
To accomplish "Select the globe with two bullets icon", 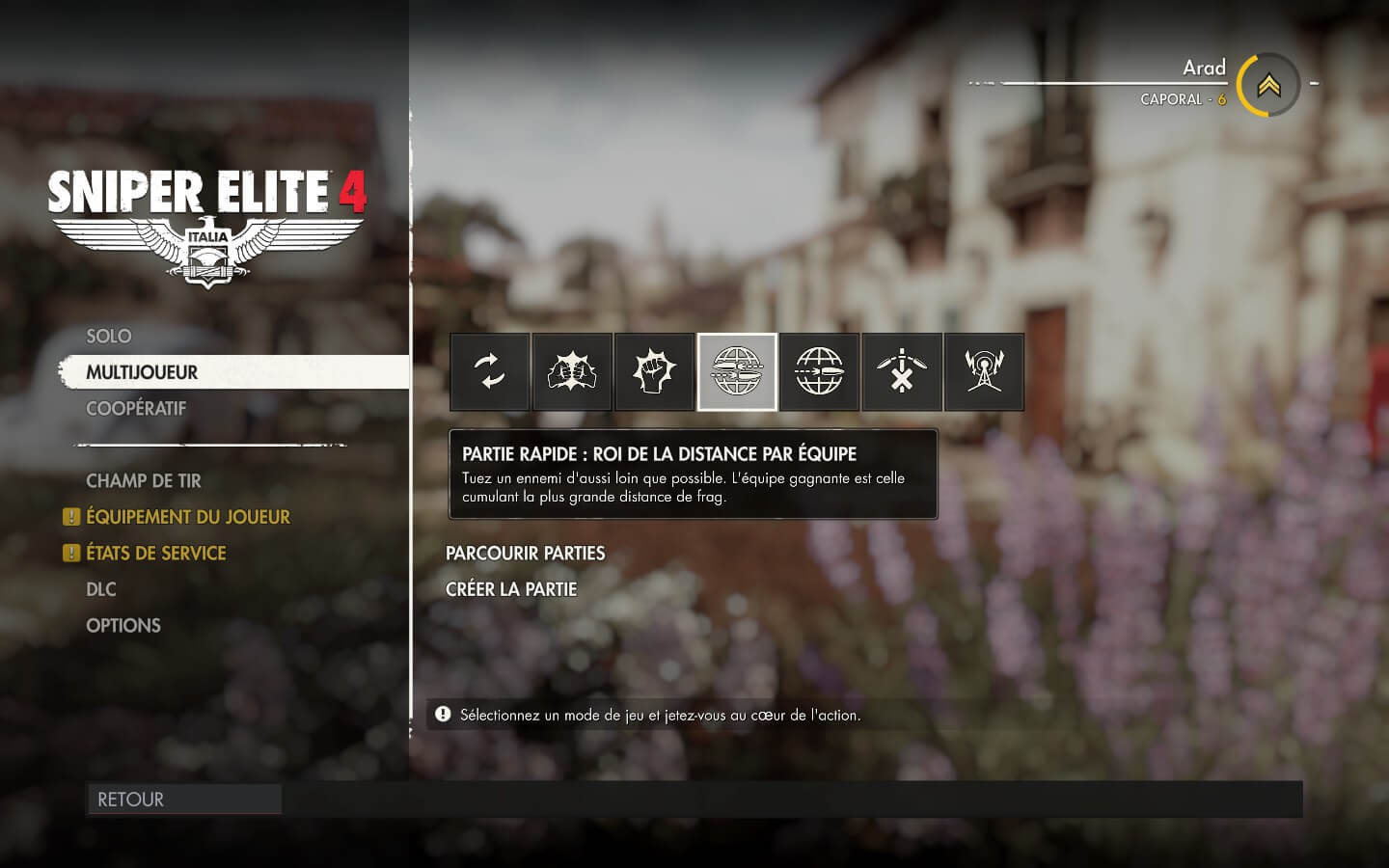I will 737,372.
